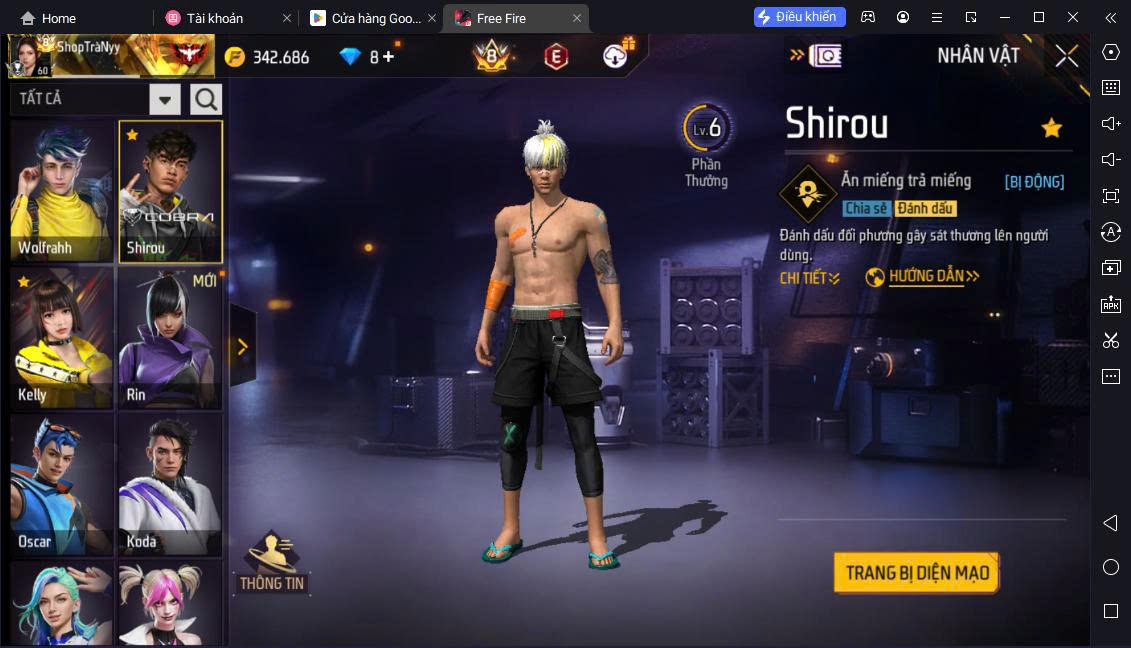This screenshot has height=648, width=1131.
Task: Pick the Oscar character card
Action: click(x=62, y=484)
